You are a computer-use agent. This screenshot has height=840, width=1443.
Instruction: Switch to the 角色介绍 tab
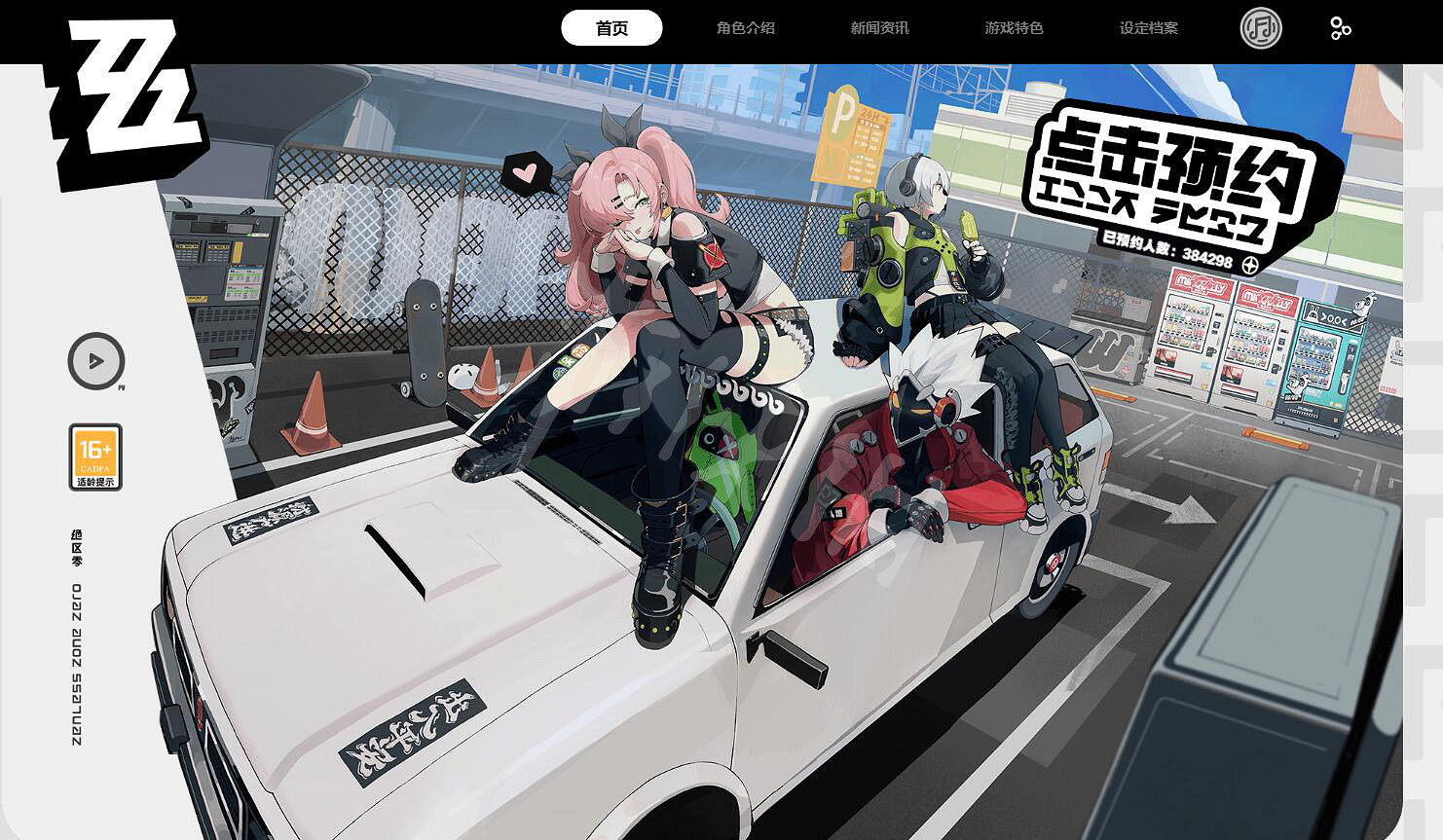(747, 28)
